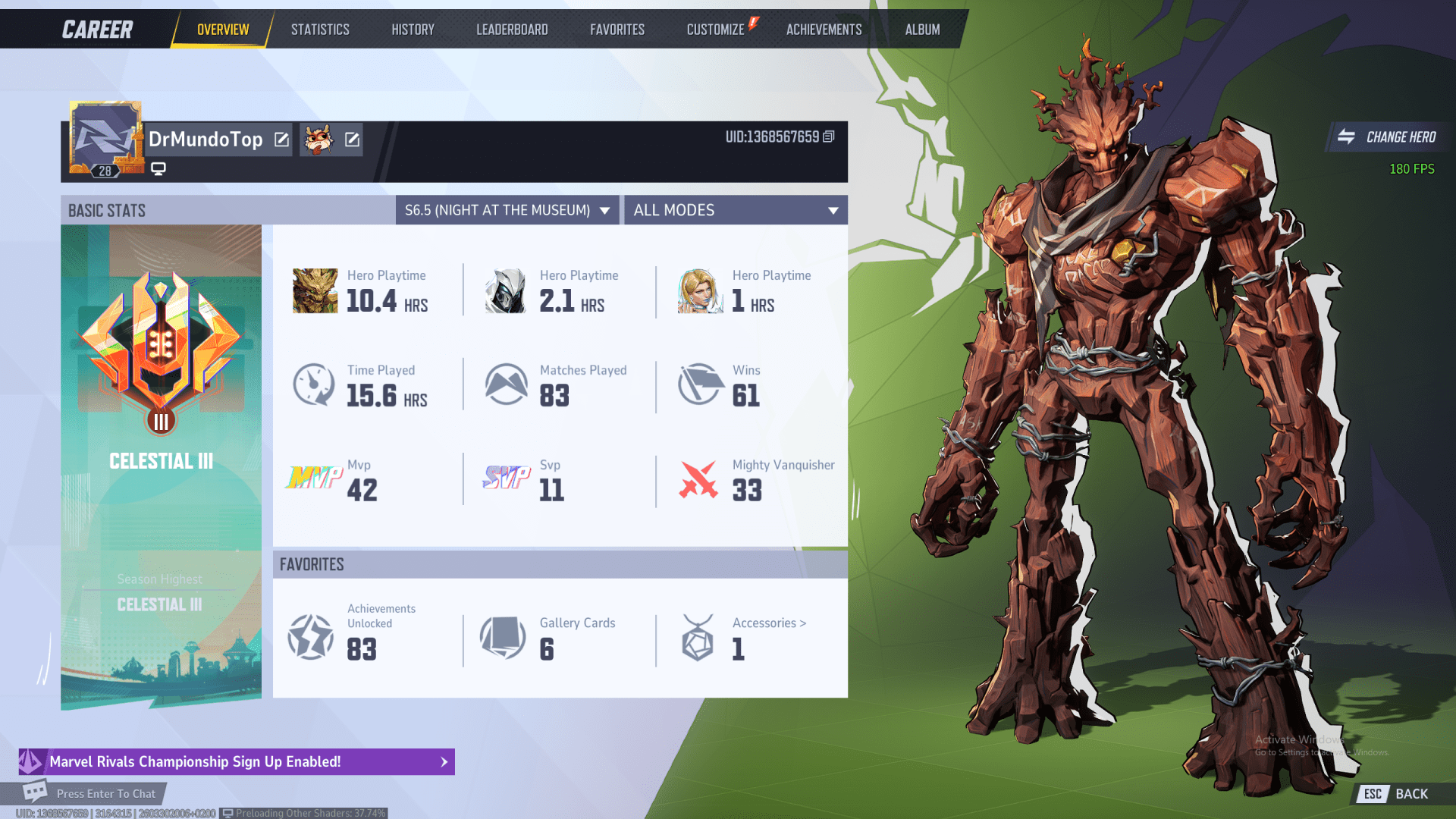This screenshot has height=819, width=1456.
Task: Select the Moon Knight hero portrait icon
Action: [x=507, y=290]
